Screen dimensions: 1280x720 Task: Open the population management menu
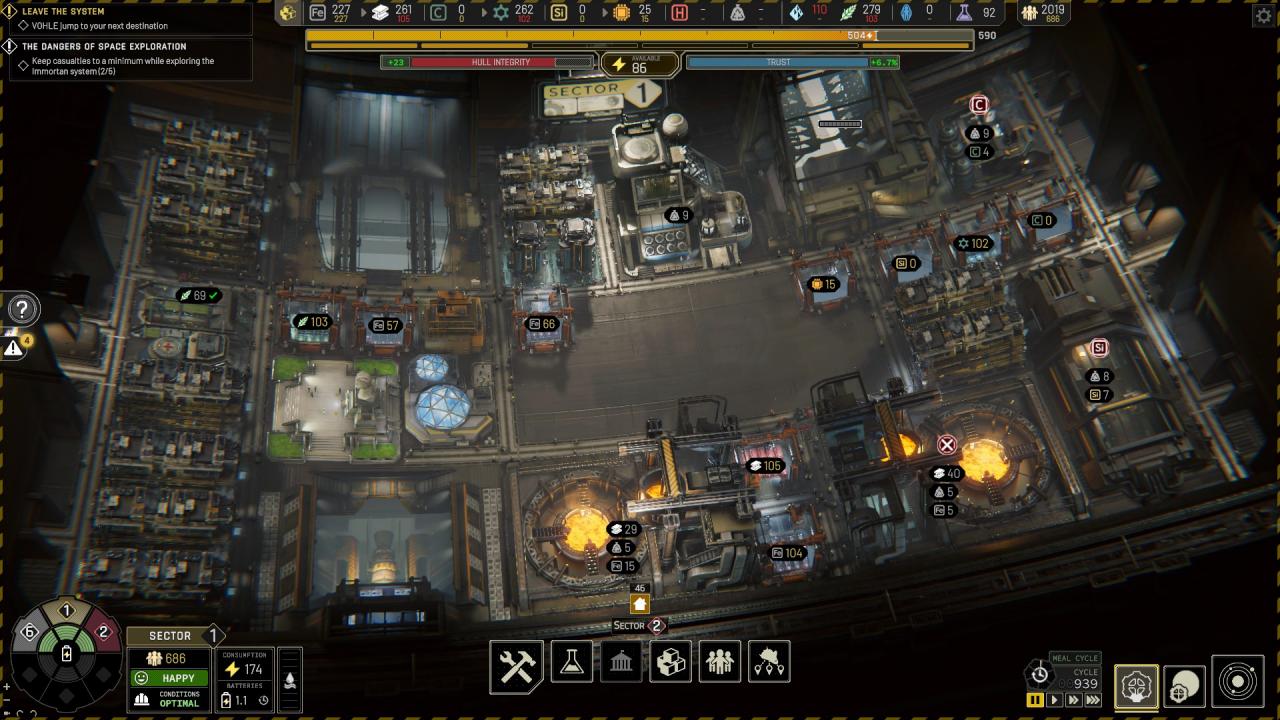720,662
